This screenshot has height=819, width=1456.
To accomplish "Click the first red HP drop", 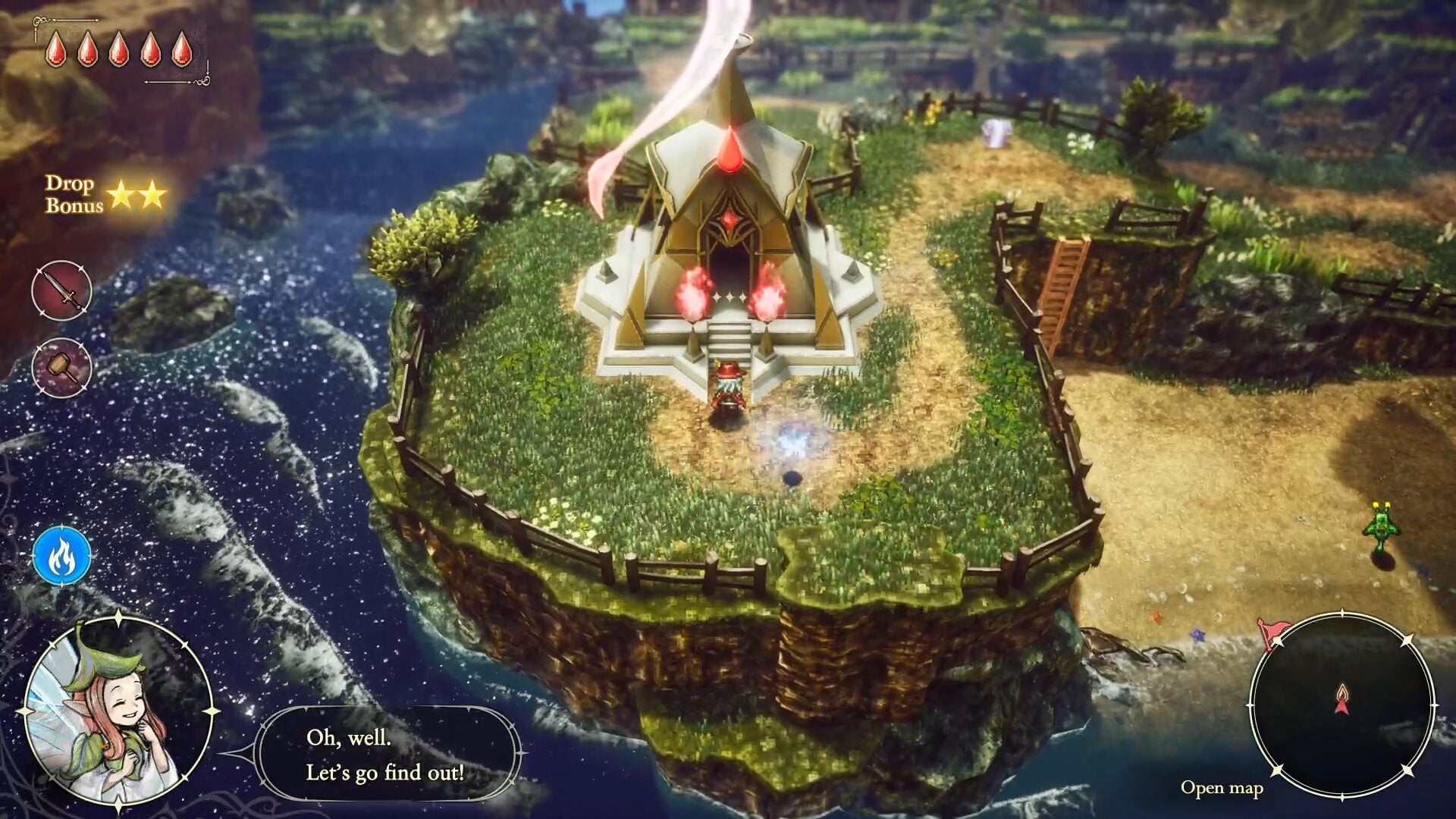I will point(56,51).
